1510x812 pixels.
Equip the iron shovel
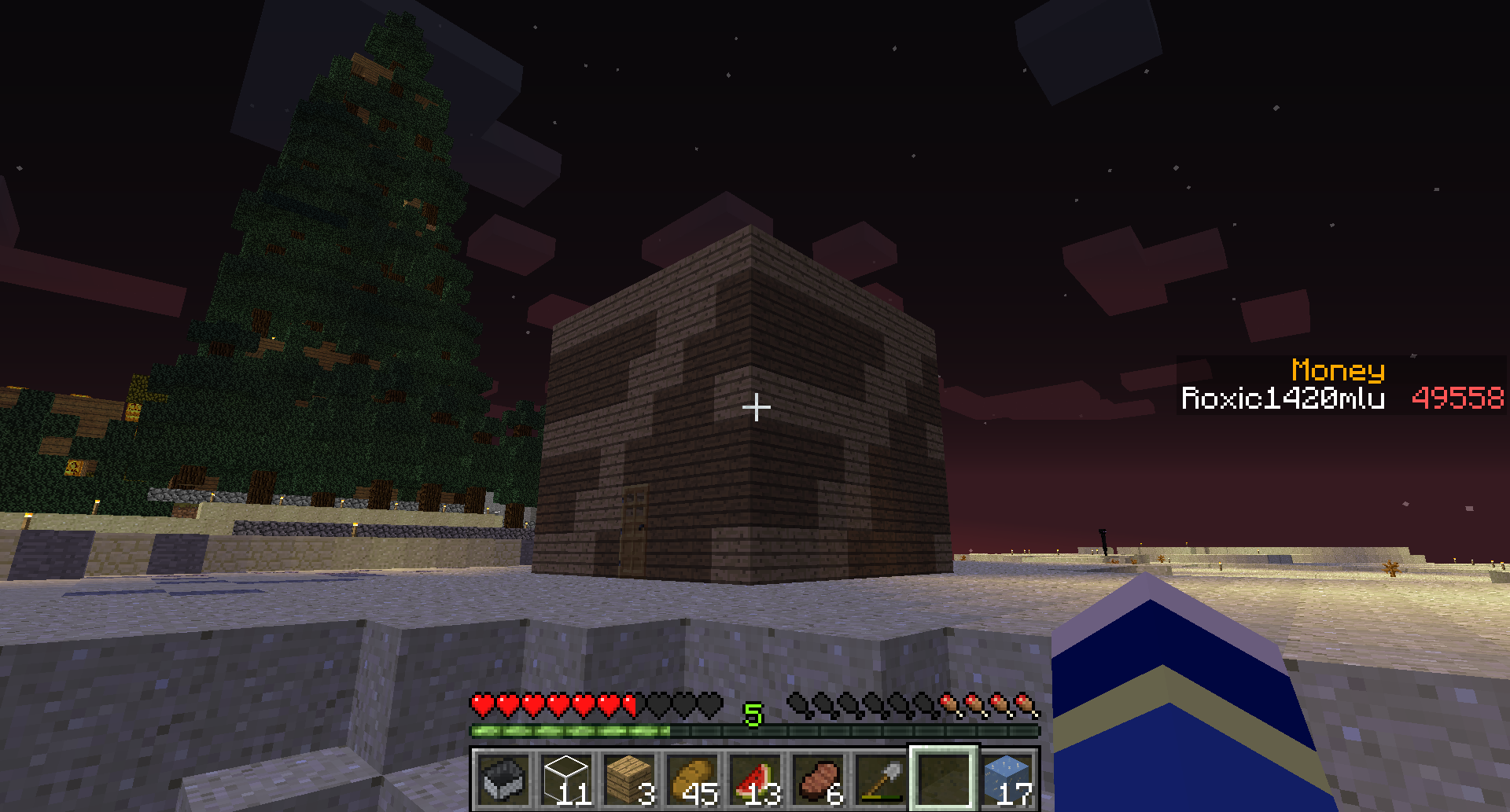[x=882, y=779]
